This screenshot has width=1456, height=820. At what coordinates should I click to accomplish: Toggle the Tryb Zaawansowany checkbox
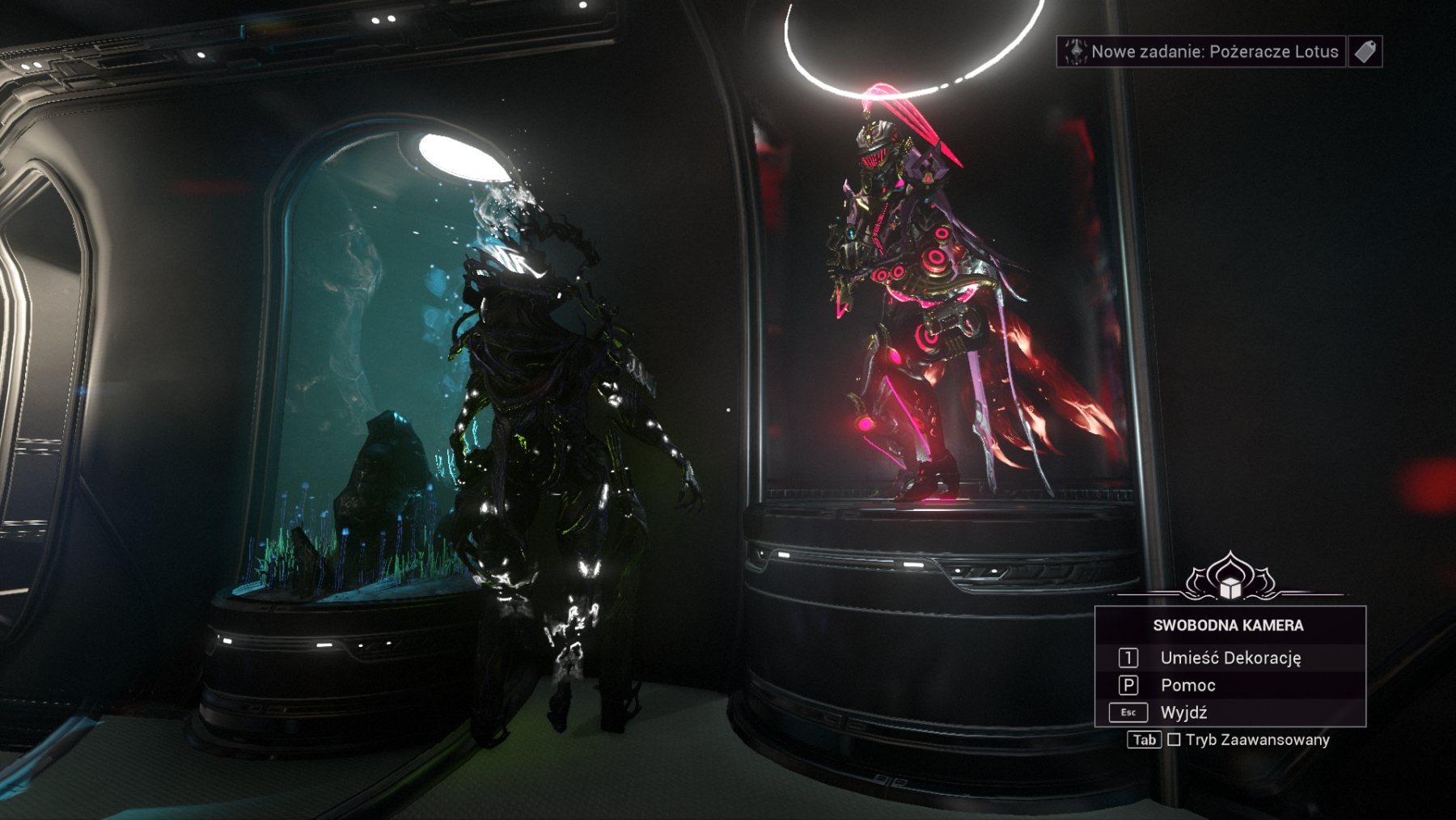[x=1175, y=740]
